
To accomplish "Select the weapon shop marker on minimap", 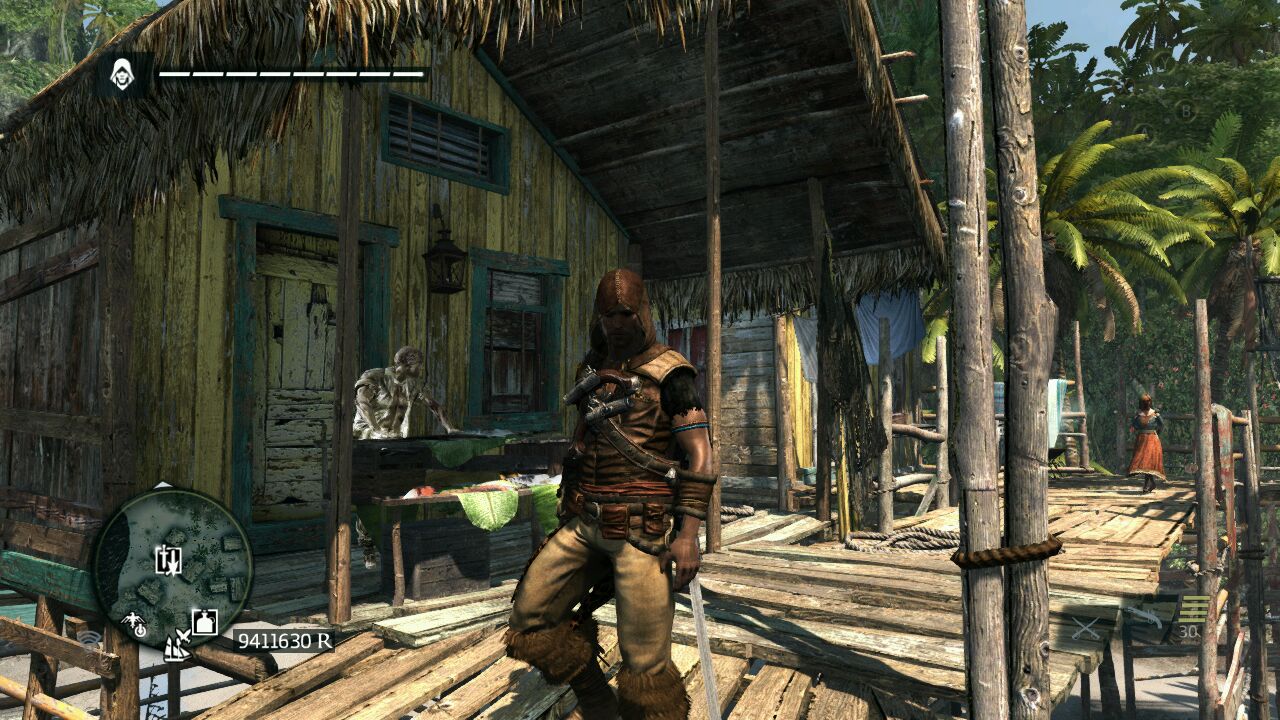I will tap(168, 560).
